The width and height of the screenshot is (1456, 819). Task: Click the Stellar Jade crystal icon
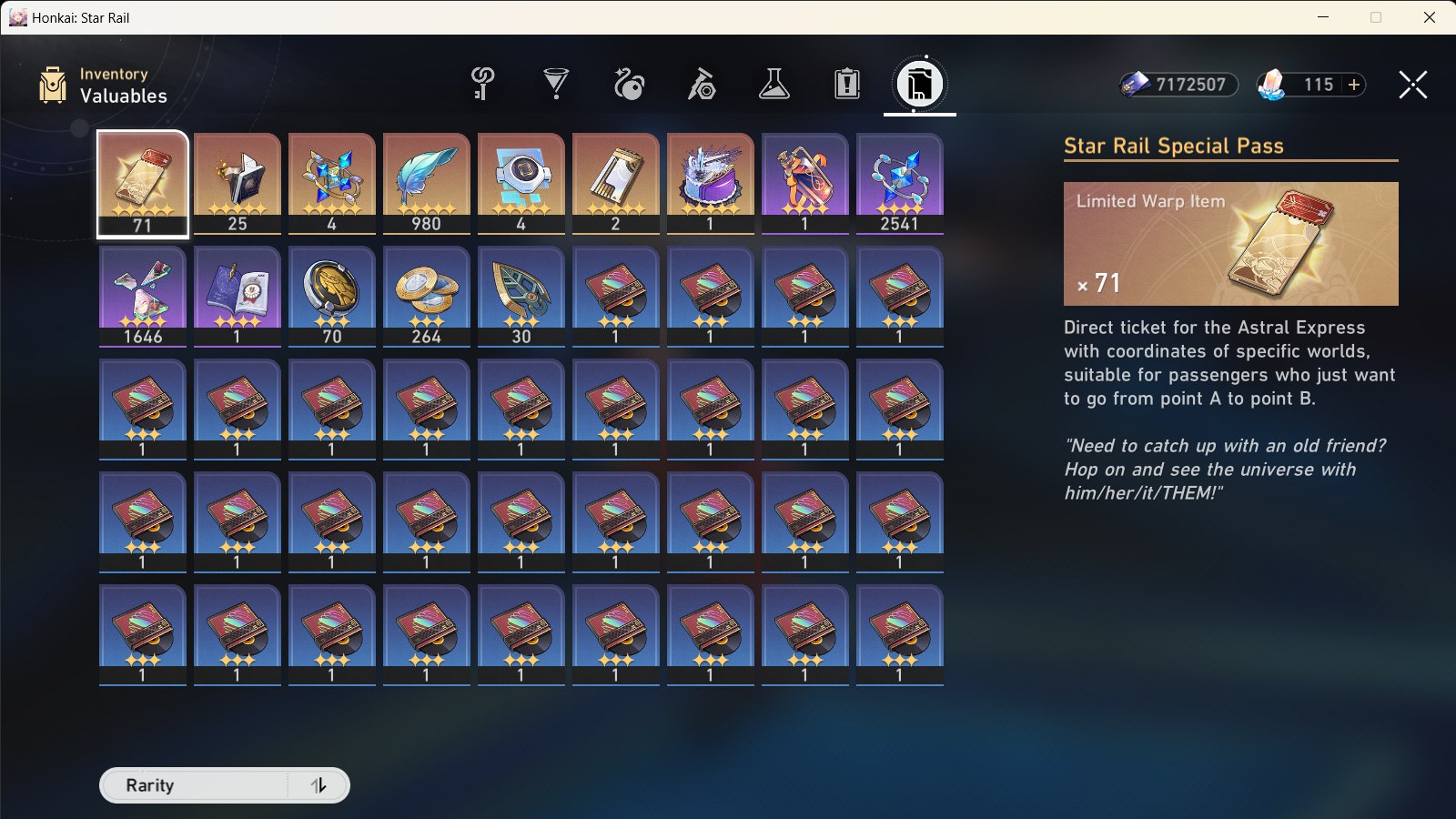point(1271,85)
